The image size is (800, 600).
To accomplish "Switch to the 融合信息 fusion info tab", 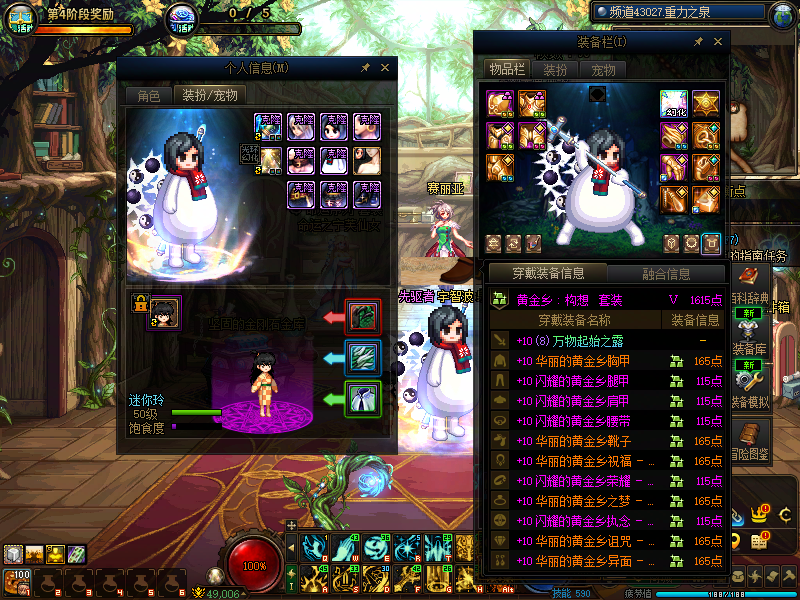I will tap(664, 273).
